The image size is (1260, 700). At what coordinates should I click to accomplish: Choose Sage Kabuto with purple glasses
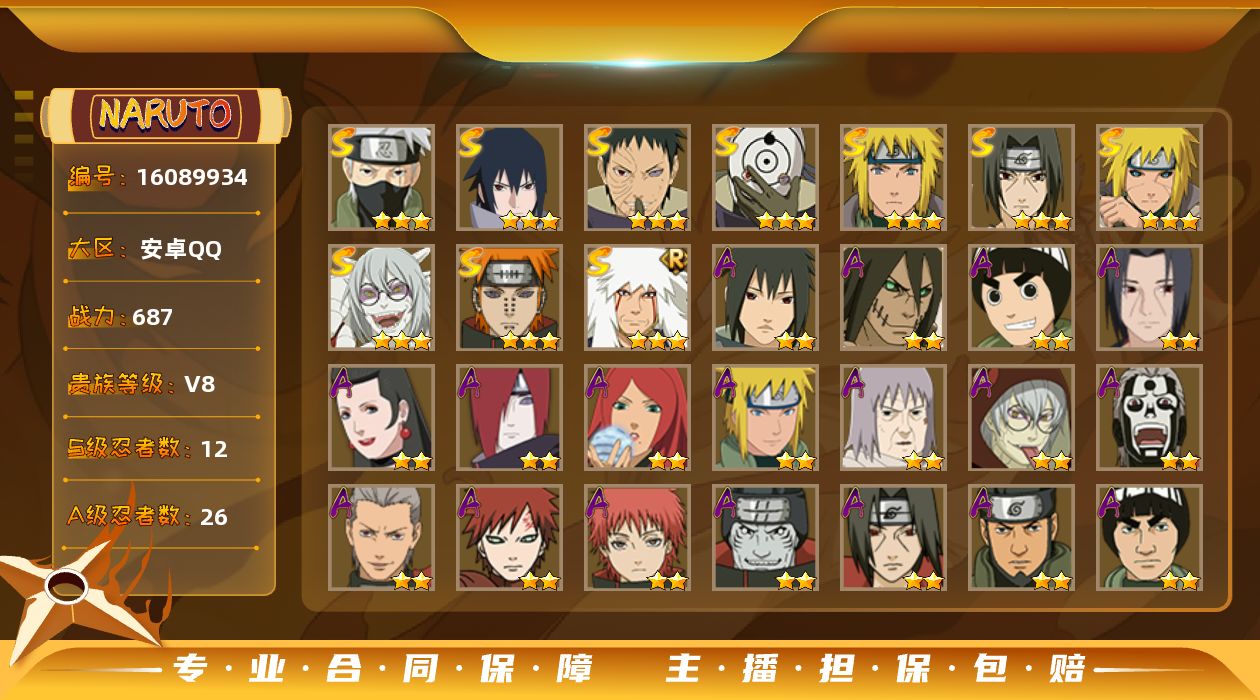coord(381,297)
